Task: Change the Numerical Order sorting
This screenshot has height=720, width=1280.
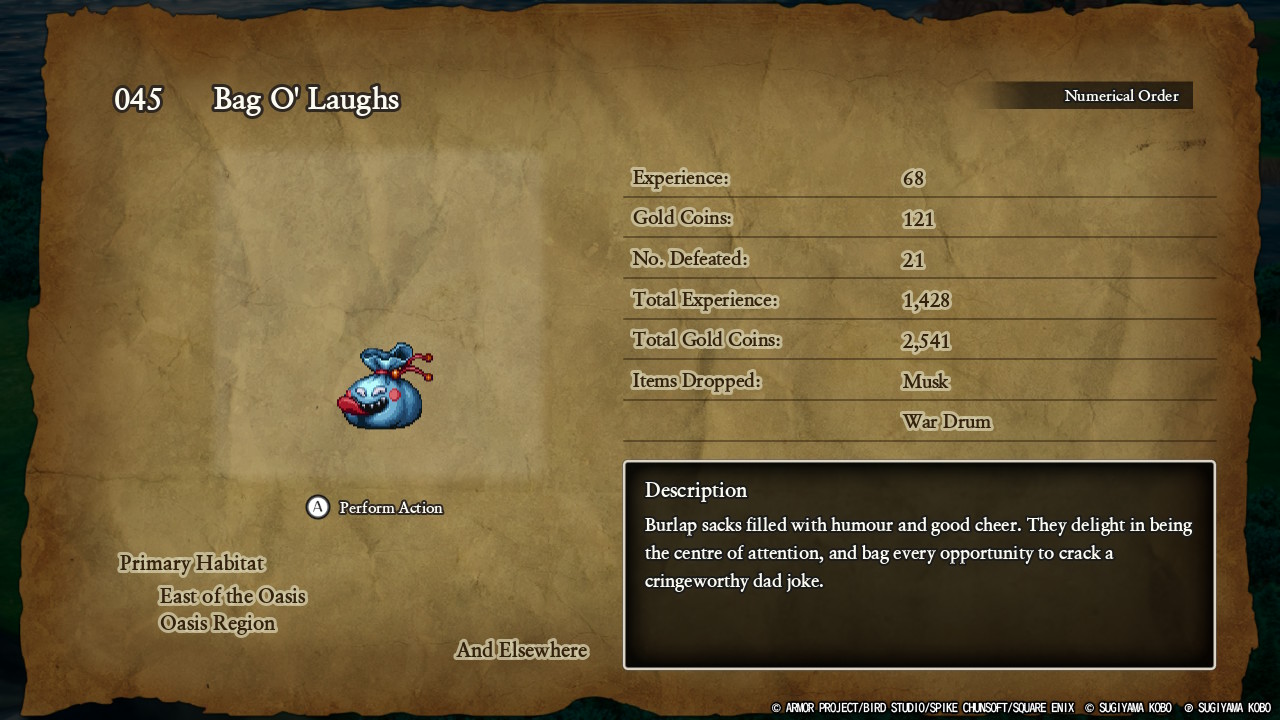Action: pos(1120,96)
